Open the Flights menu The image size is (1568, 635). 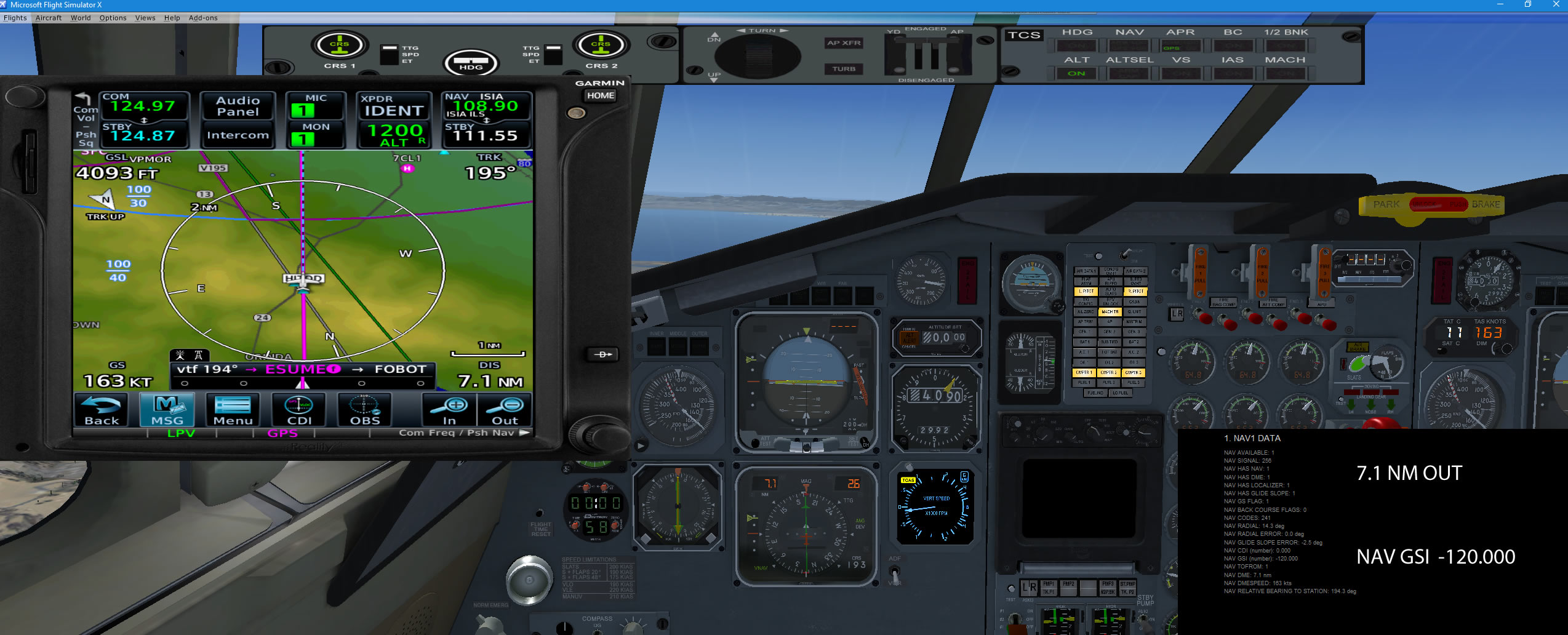coord(15,18)
